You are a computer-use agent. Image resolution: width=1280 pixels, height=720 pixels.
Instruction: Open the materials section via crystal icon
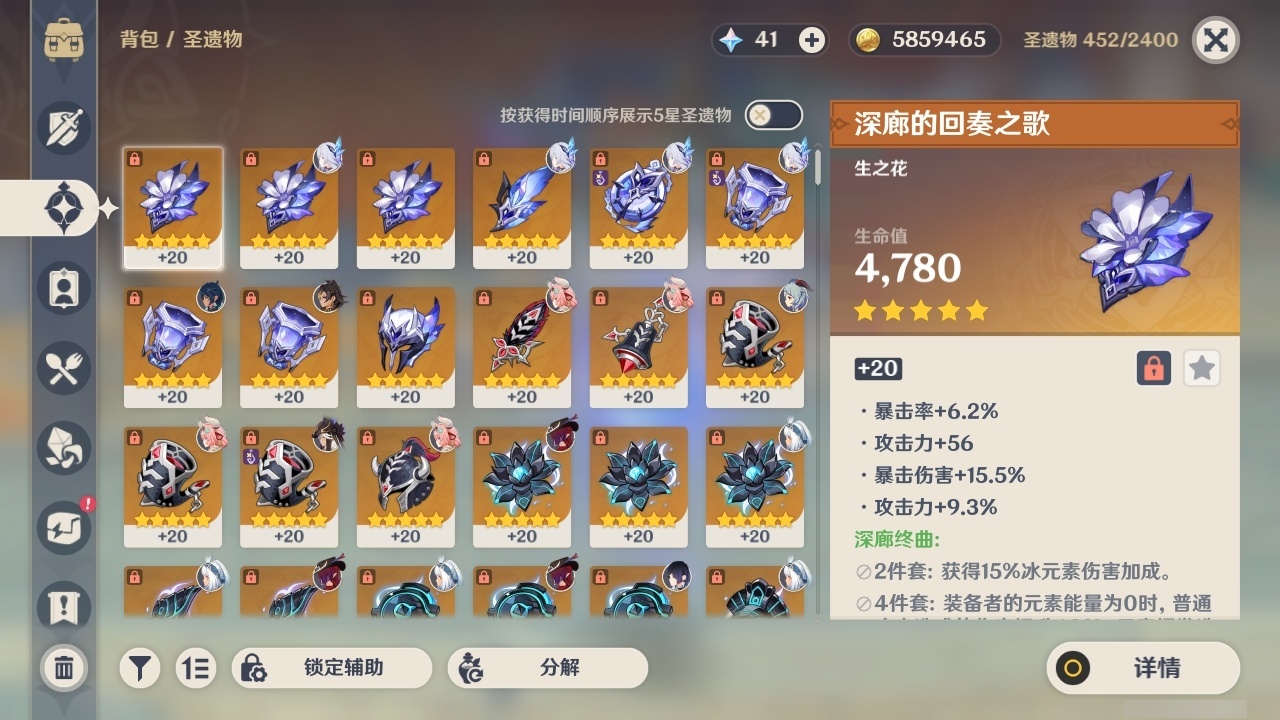63,448
